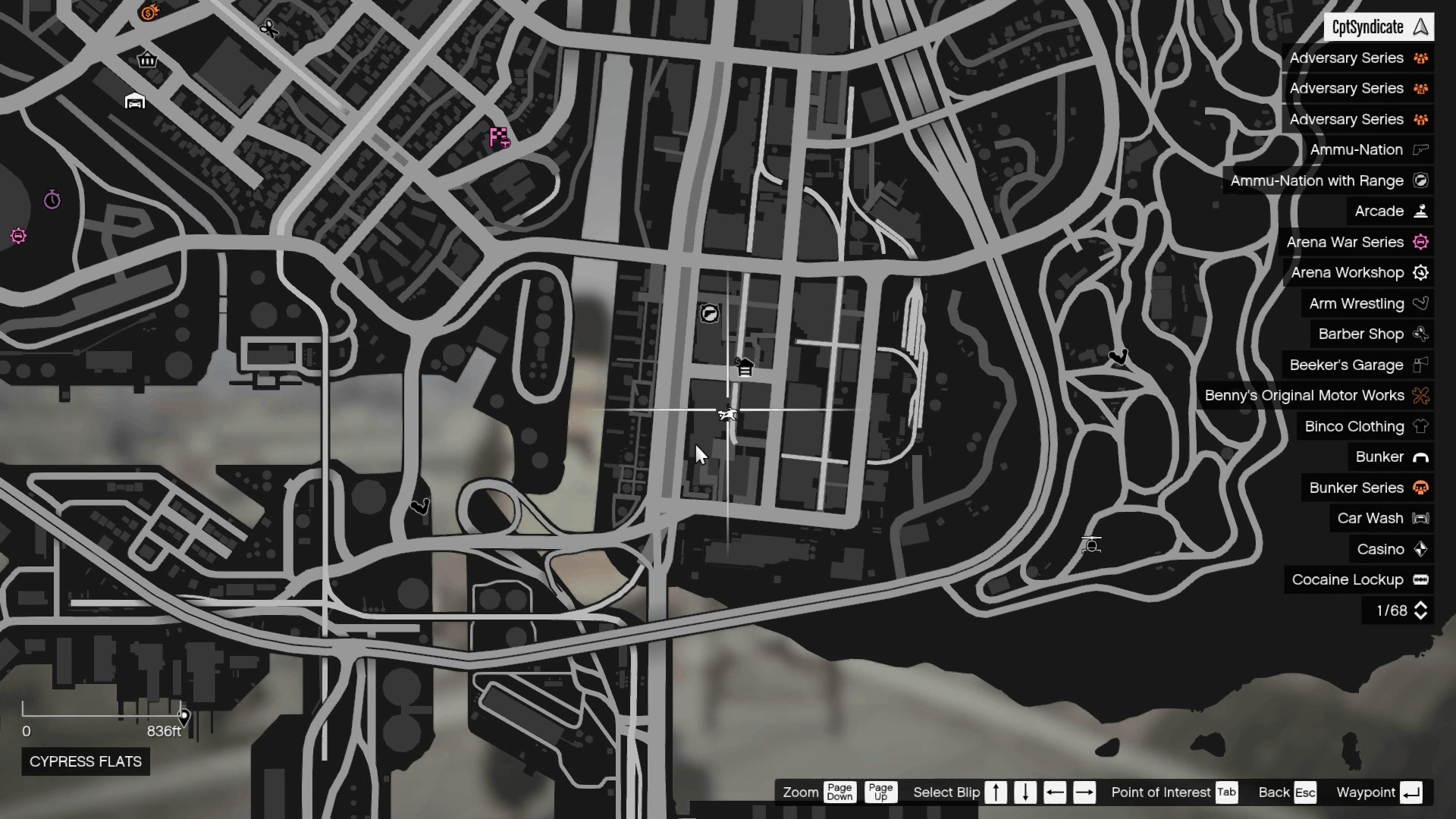Click the Back Esc control at the bottom

1286,792
